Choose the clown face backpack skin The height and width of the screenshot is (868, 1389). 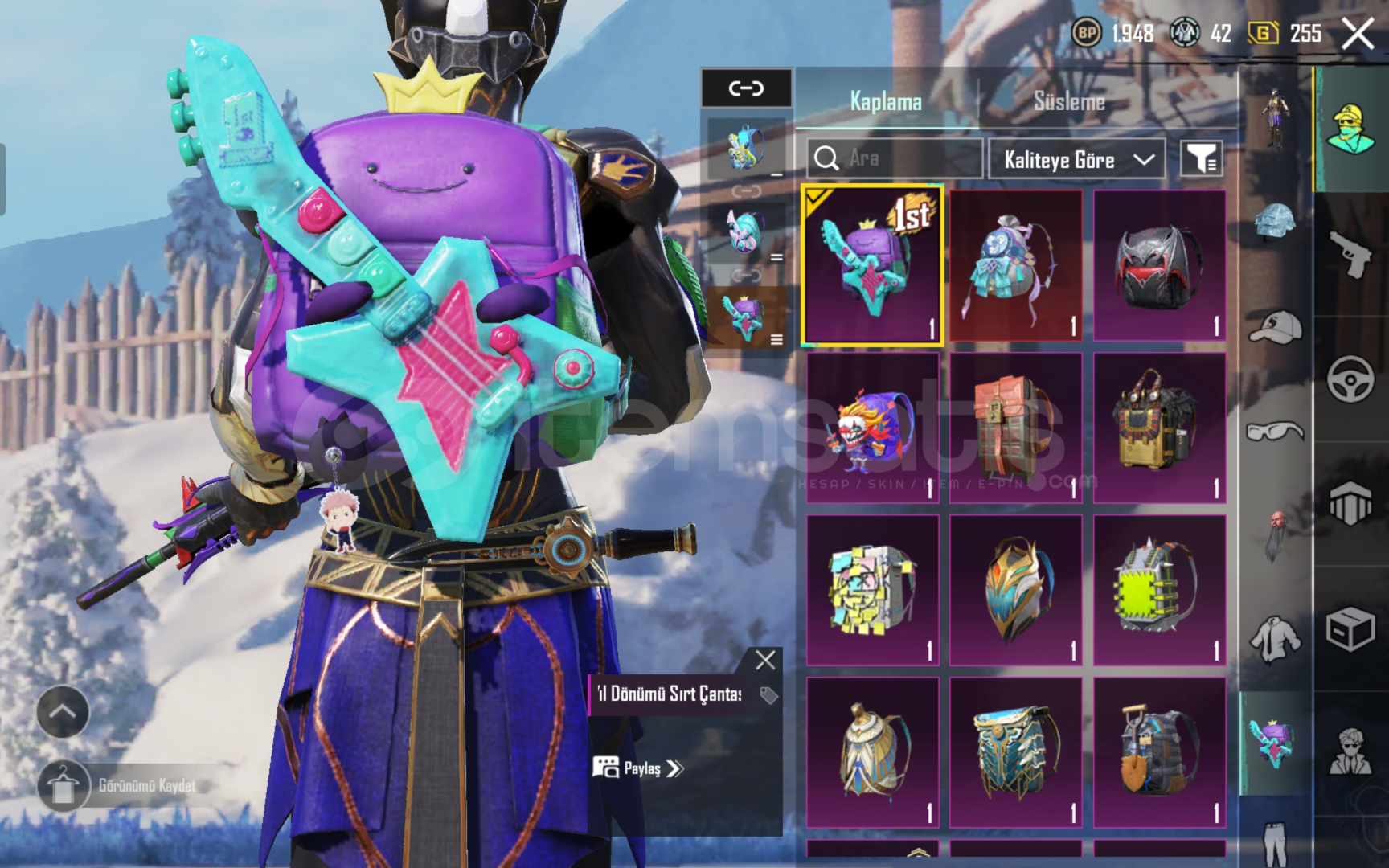pos(872,428)
